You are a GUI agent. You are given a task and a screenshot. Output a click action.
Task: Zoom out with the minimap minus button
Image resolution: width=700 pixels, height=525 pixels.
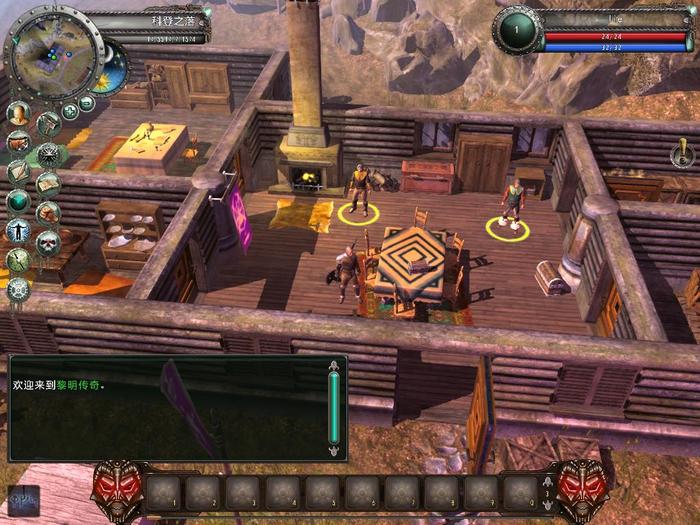pos(87,103)
